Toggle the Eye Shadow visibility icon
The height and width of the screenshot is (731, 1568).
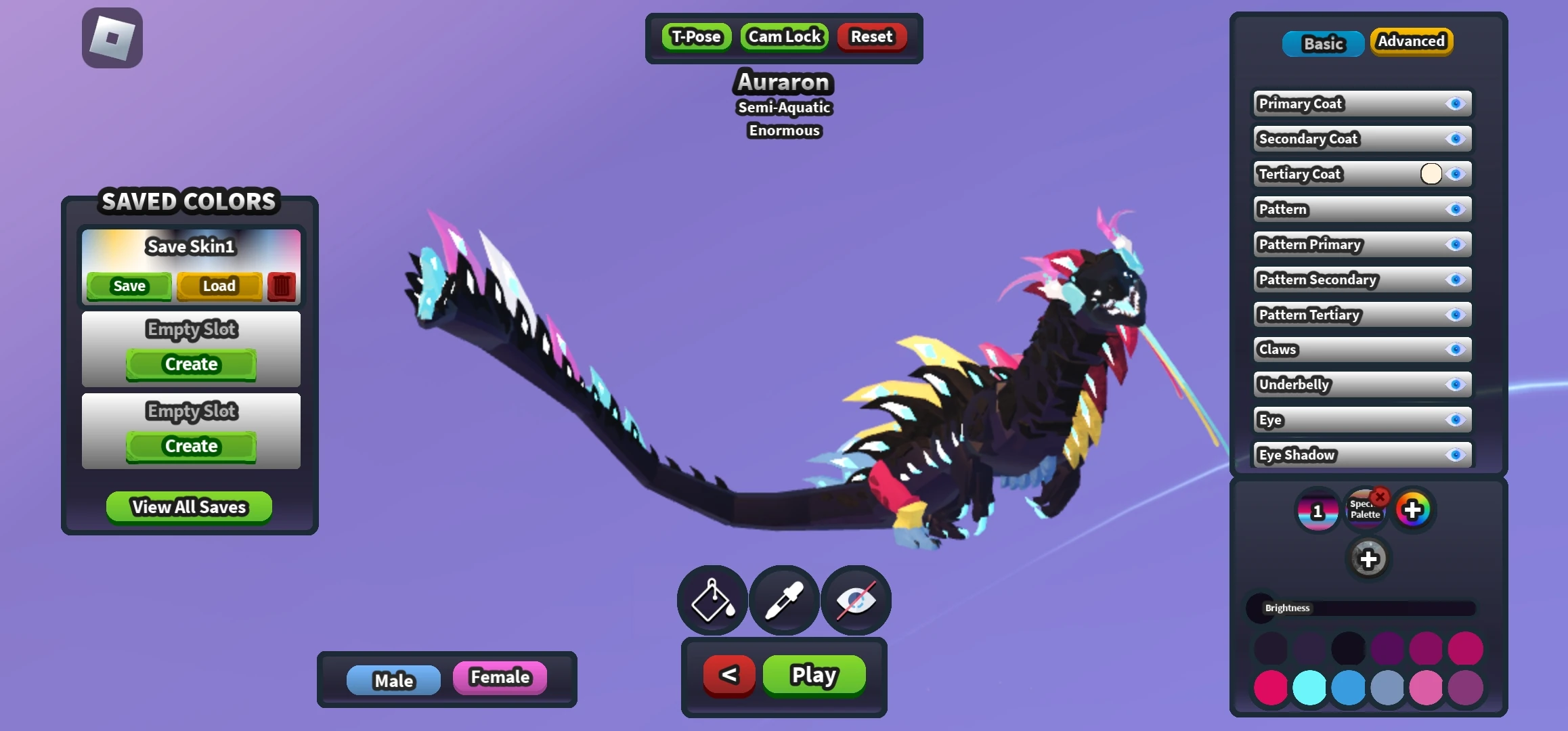click(x=1455, y=455)
